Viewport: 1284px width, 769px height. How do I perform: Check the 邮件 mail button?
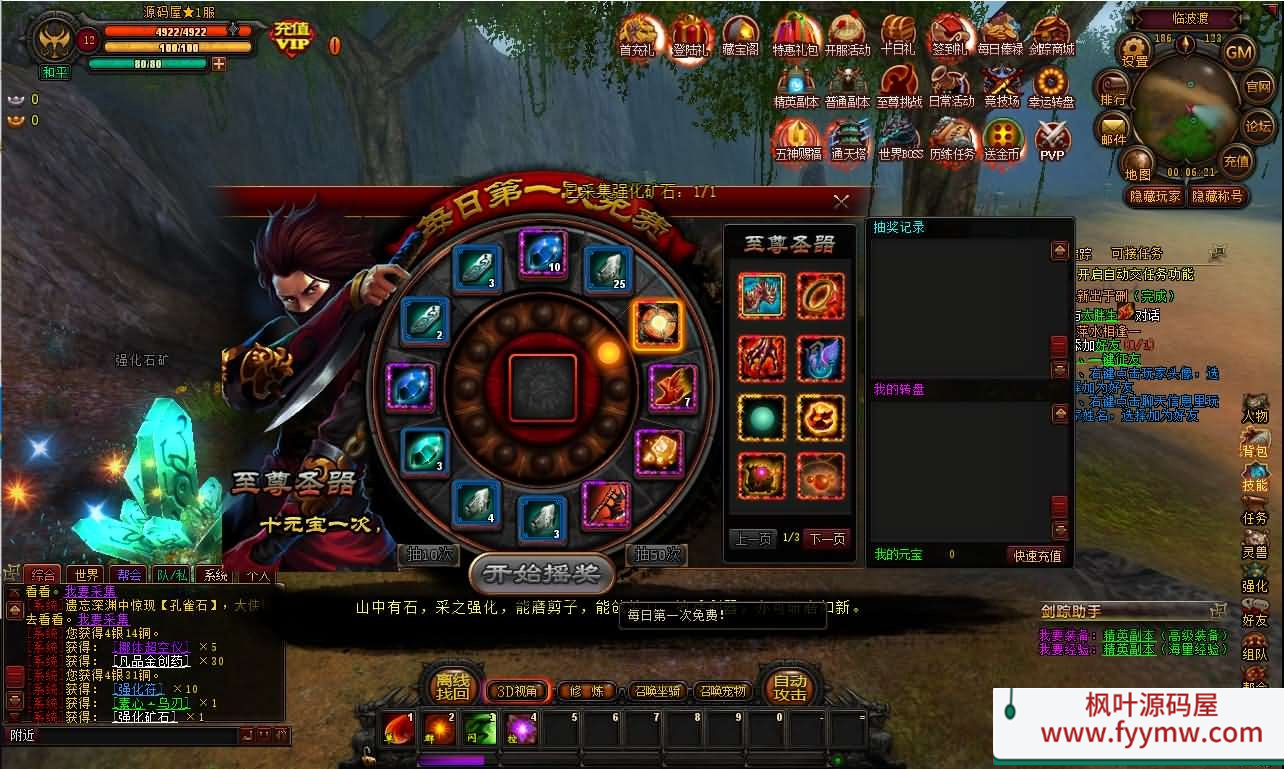(1113, 130)
